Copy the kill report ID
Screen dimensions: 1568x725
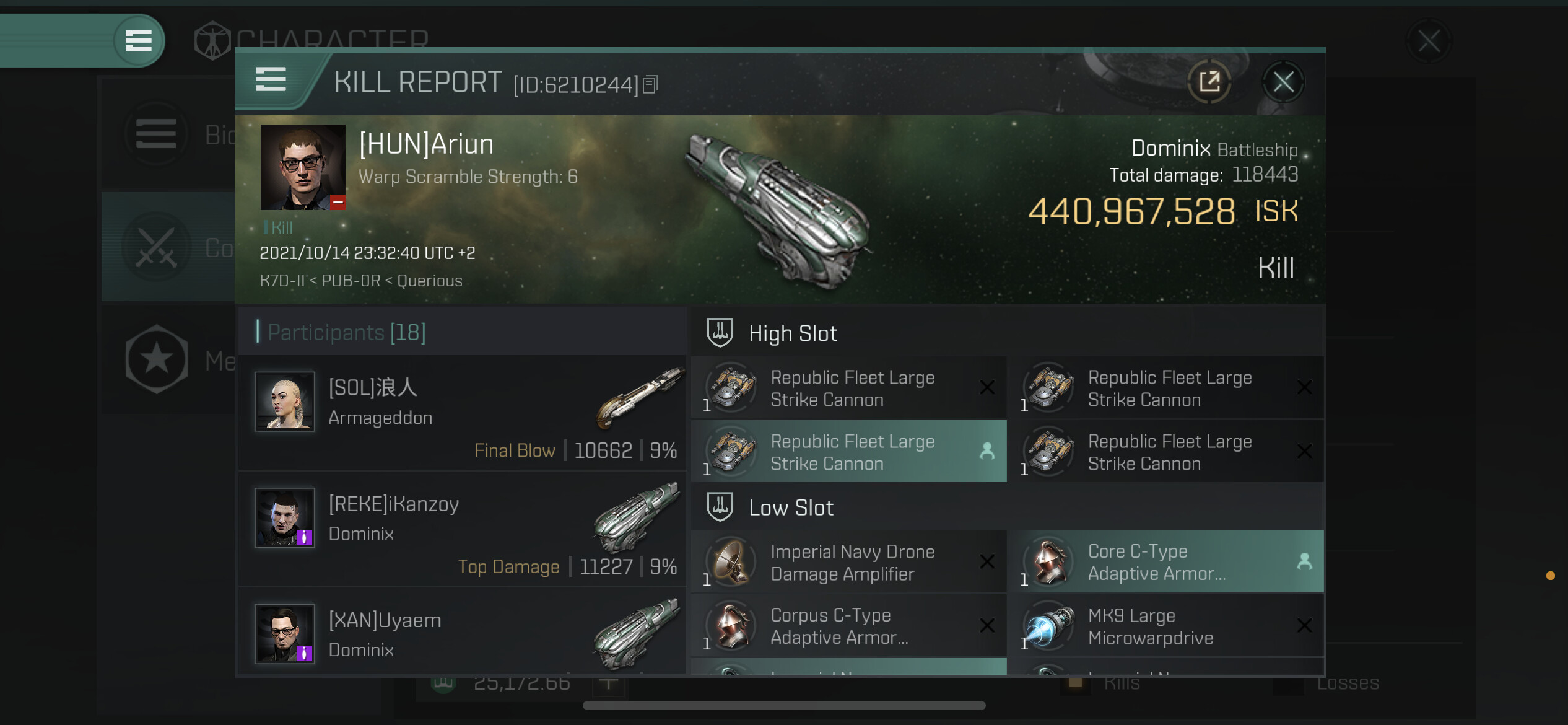[x=650, y=84]
